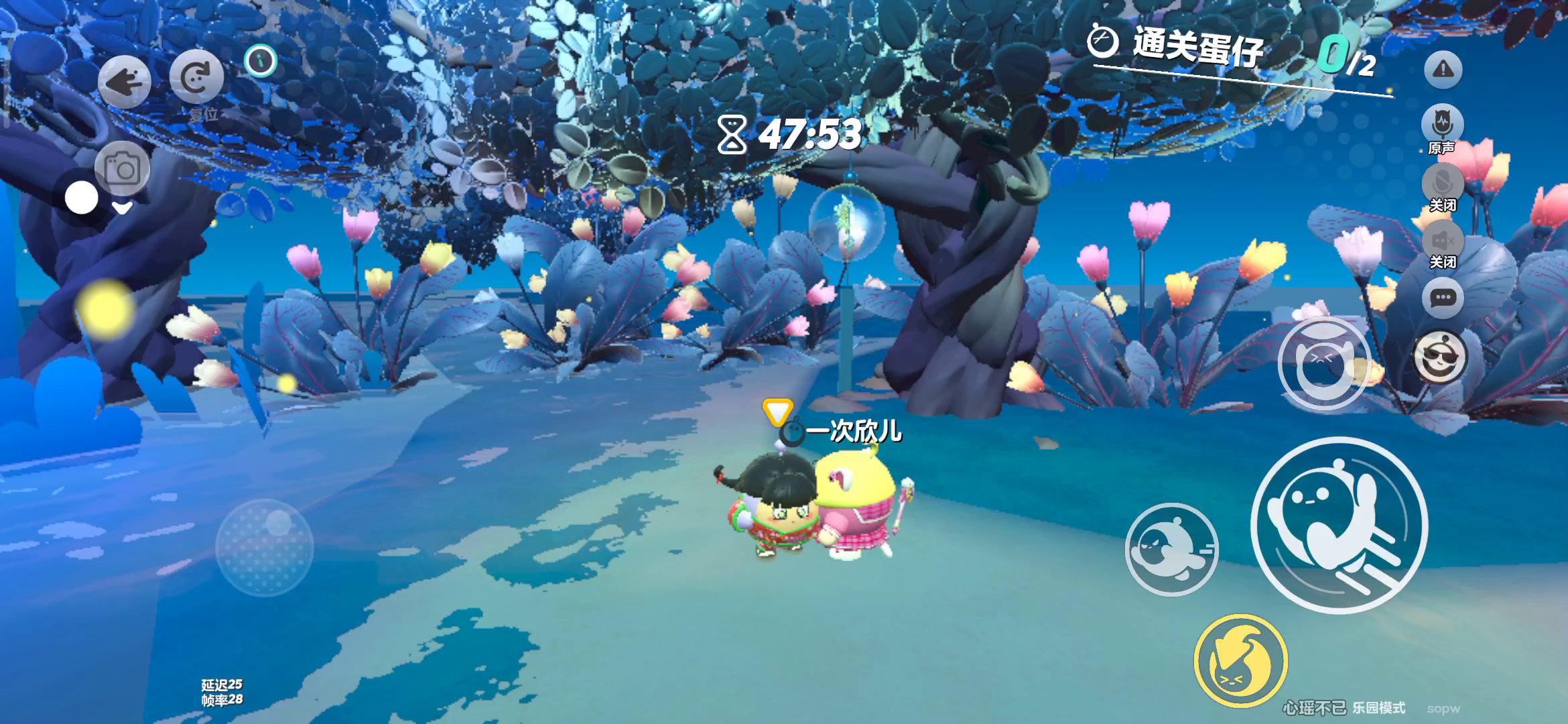
Task: Toggle the microphone marked 关闭
Action: (1443, 184)
